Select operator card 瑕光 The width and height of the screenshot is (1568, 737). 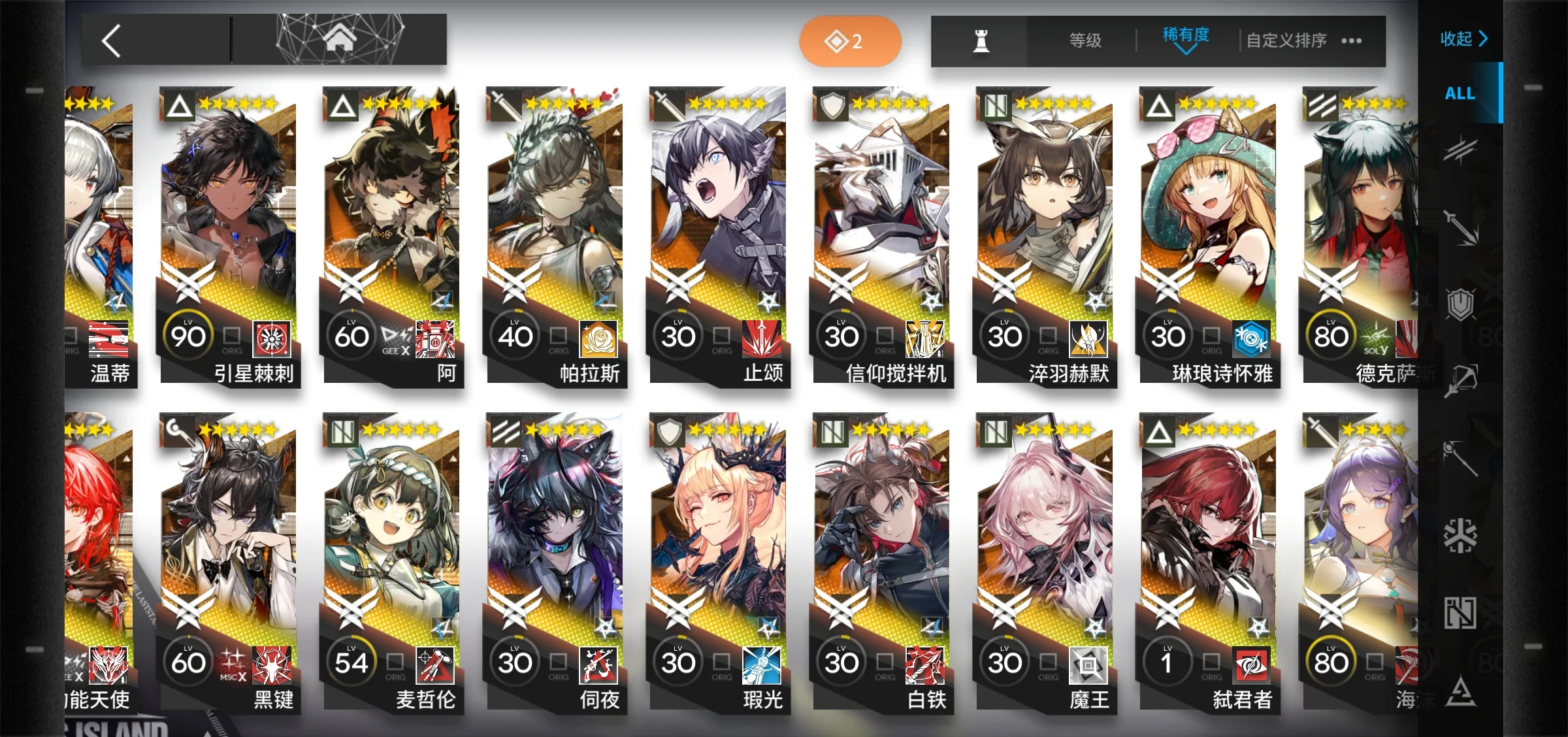719,562
